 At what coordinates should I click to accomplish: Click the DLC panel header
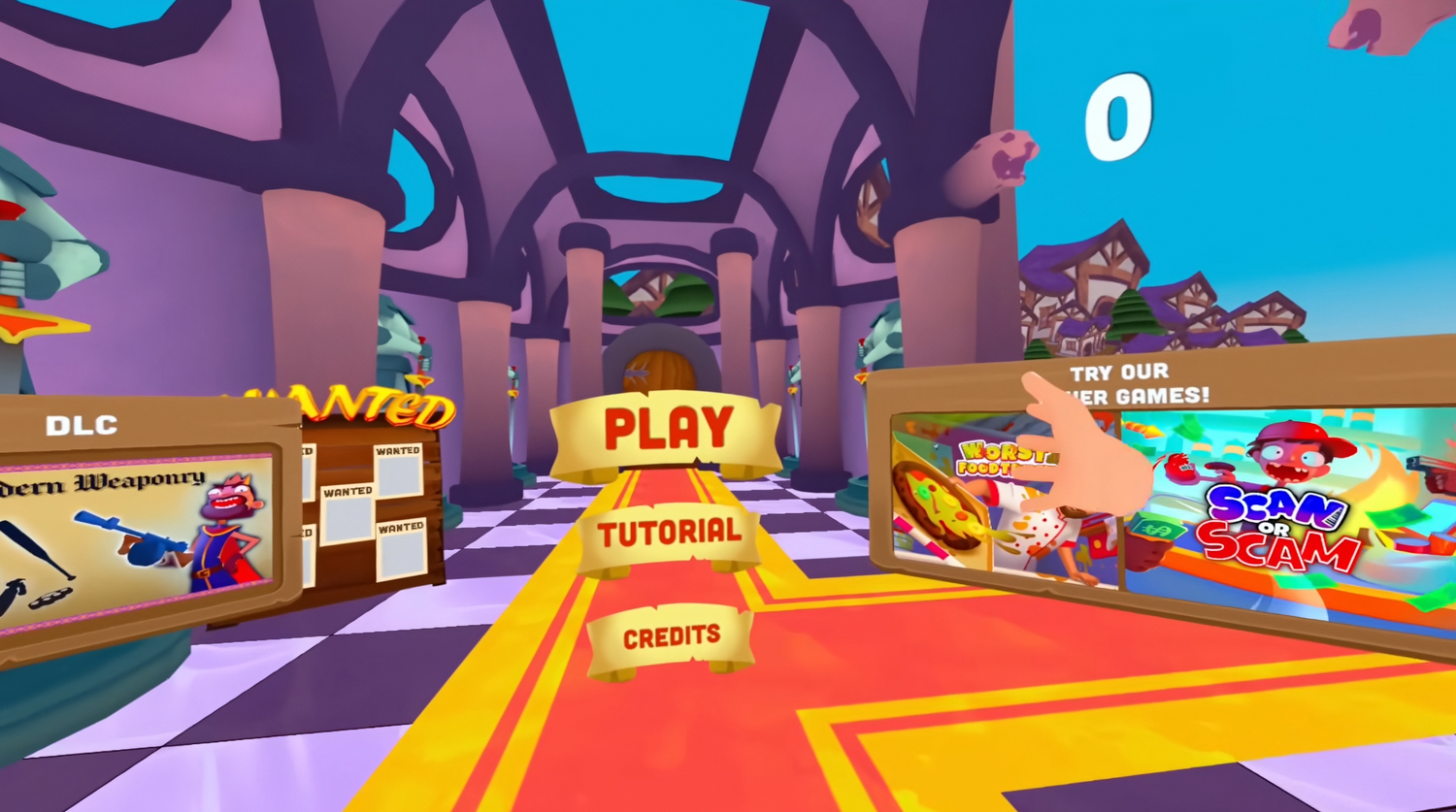(81, 424)
